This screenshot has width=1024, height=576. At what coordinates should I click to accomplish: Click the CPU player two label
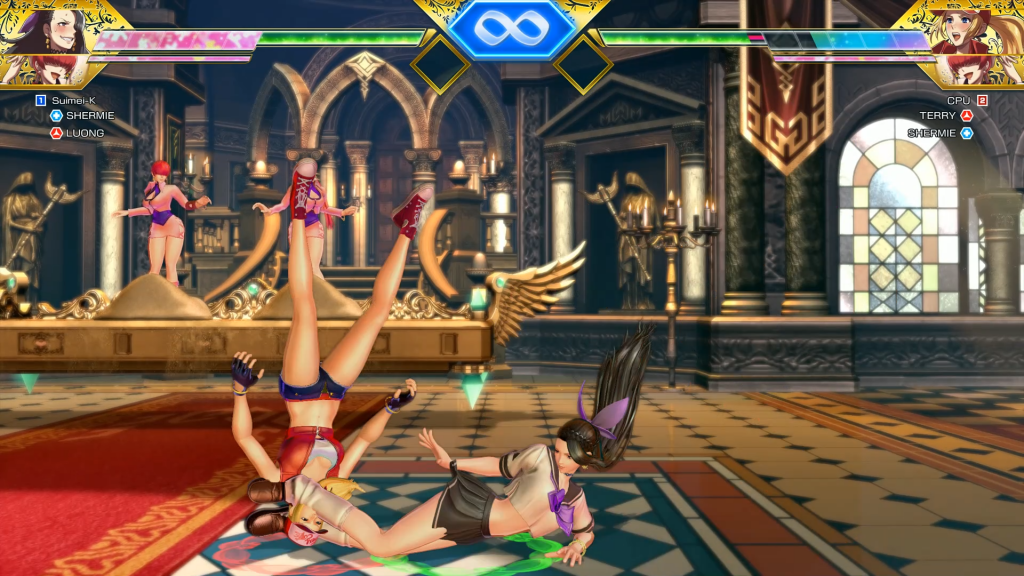(959, 100)
